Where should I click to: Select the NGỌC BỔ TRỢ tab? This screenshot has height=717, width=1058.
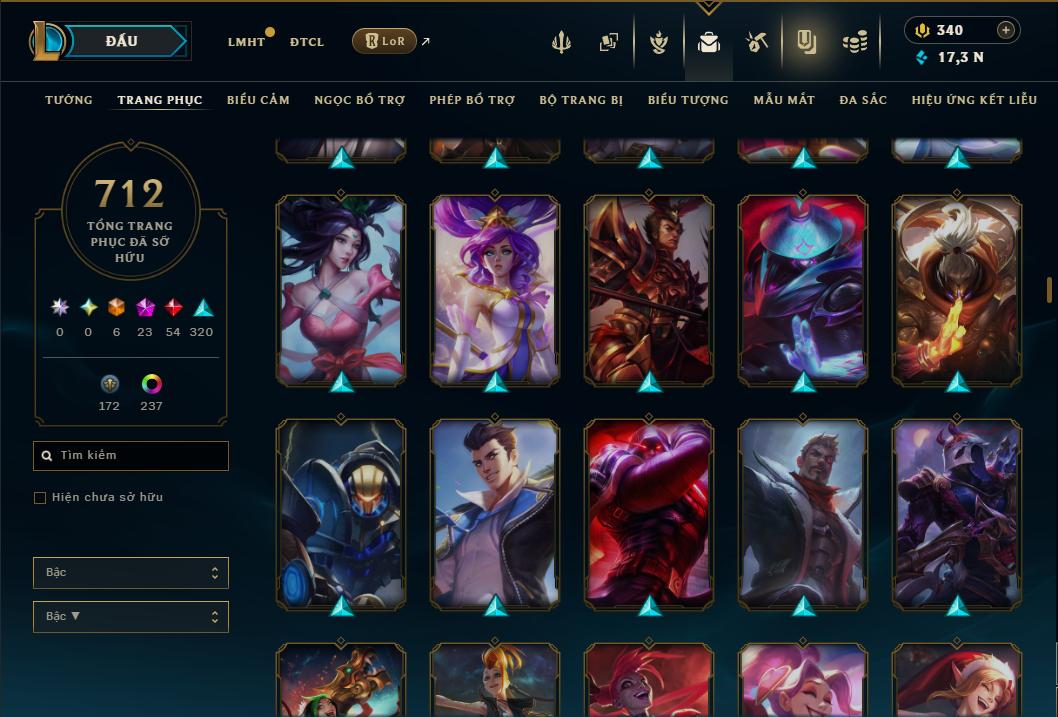359,100
